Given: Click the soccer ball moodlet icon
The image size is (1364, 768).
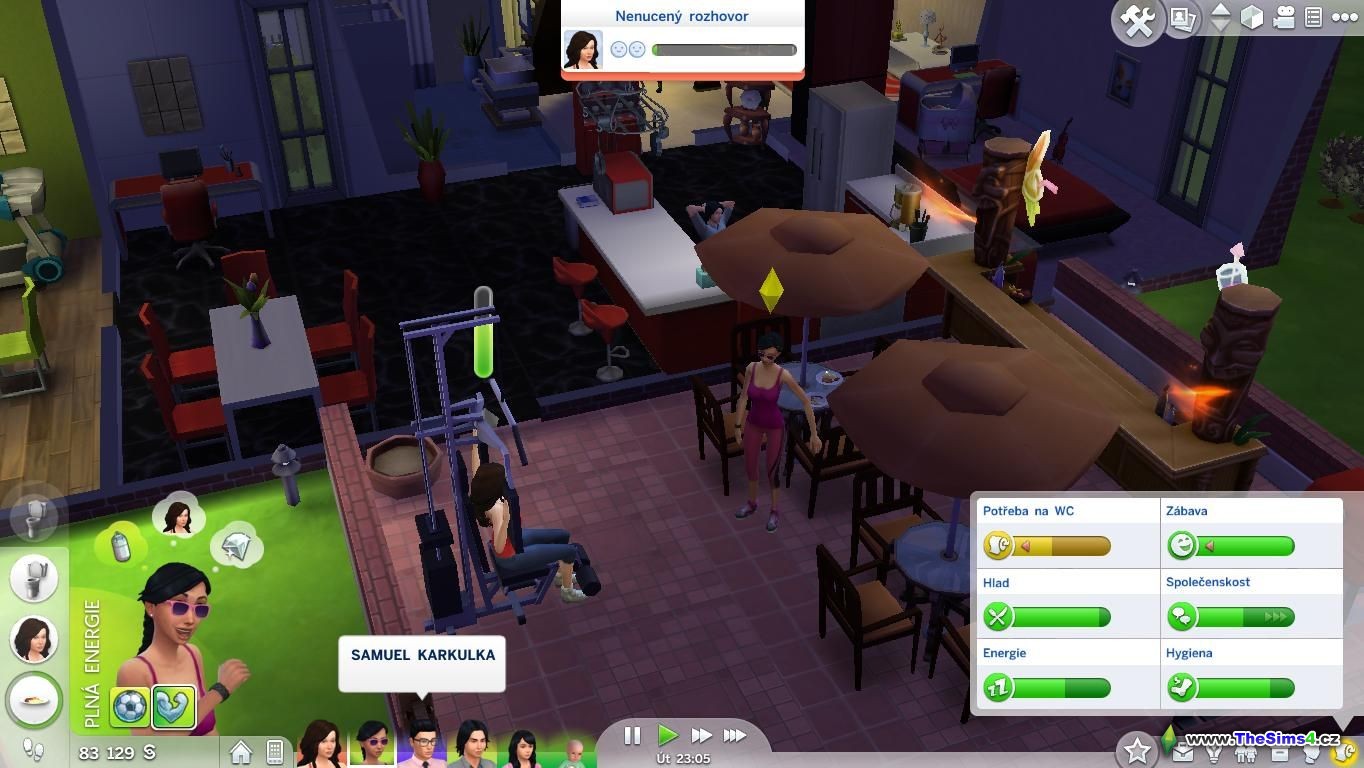Looking at the screenshot, I should [129, 708].
